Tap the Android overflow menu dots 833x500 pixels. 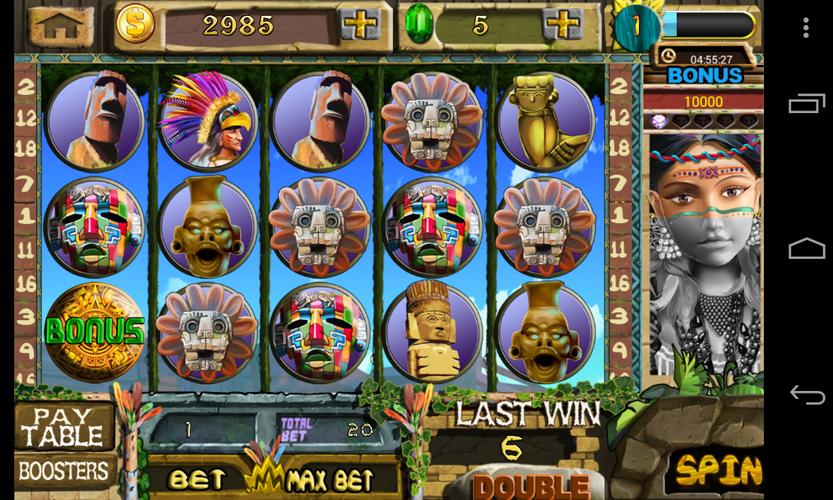(x=806, y=27)
